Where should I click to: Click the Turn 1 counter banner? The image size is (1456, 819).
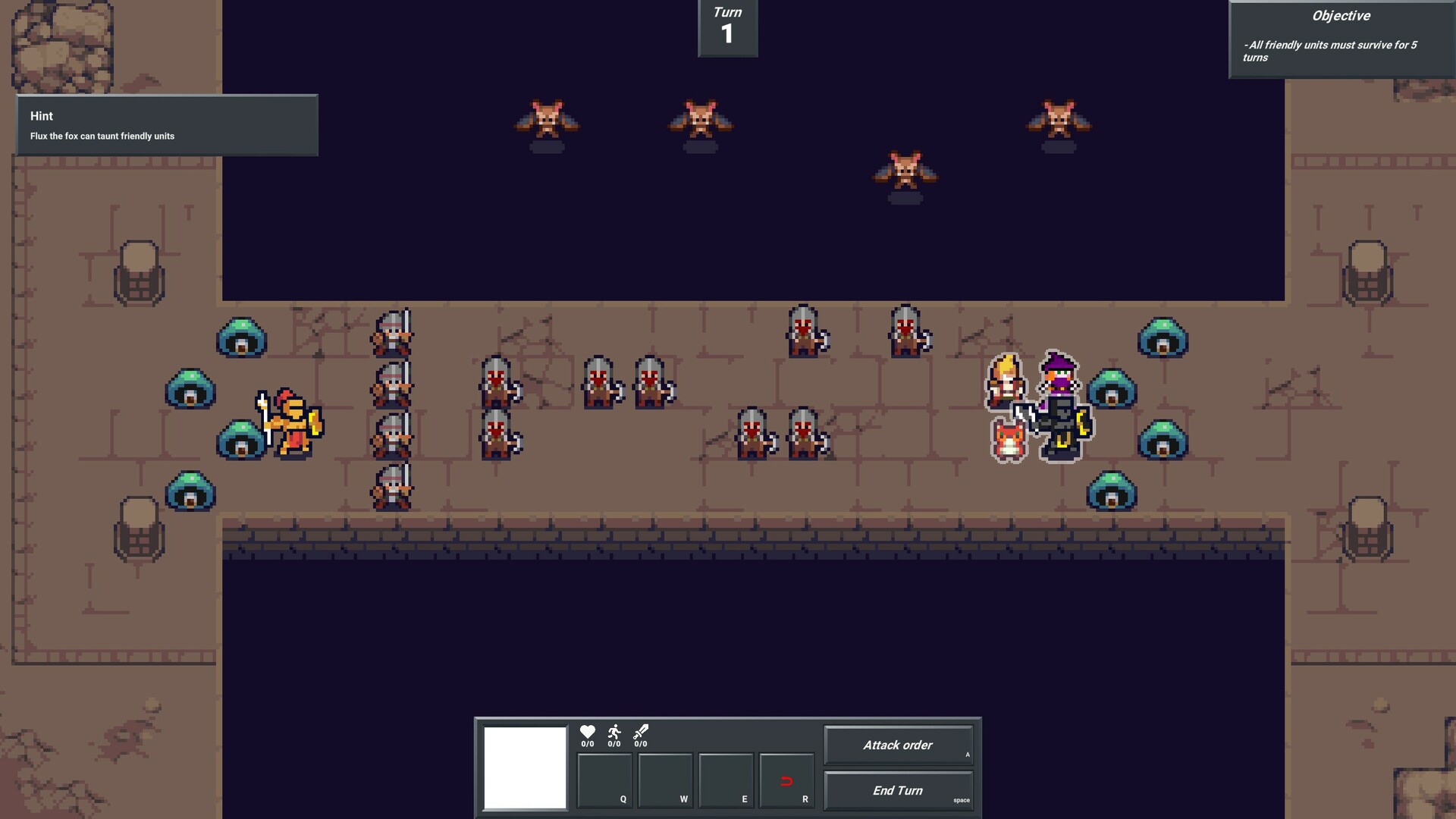[x=726, y=27]
